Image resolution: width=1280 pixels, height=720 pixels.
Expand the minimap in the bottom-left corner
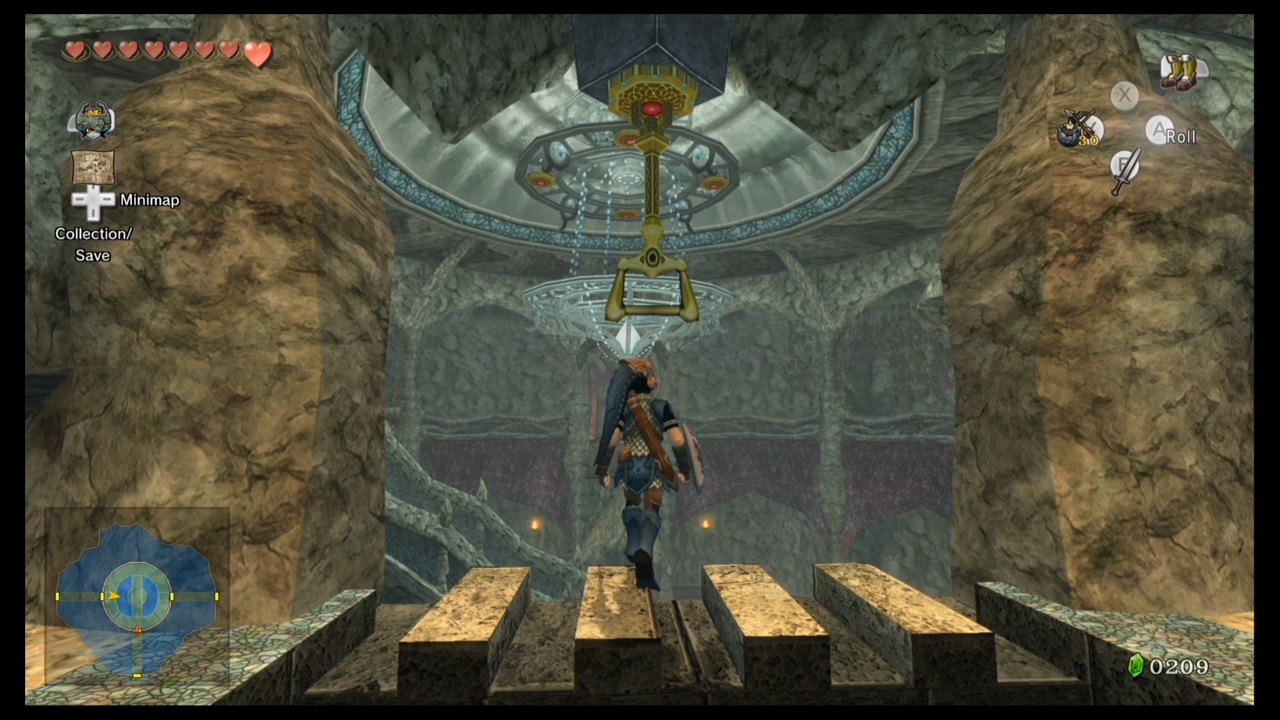click(x=137, y=597)
